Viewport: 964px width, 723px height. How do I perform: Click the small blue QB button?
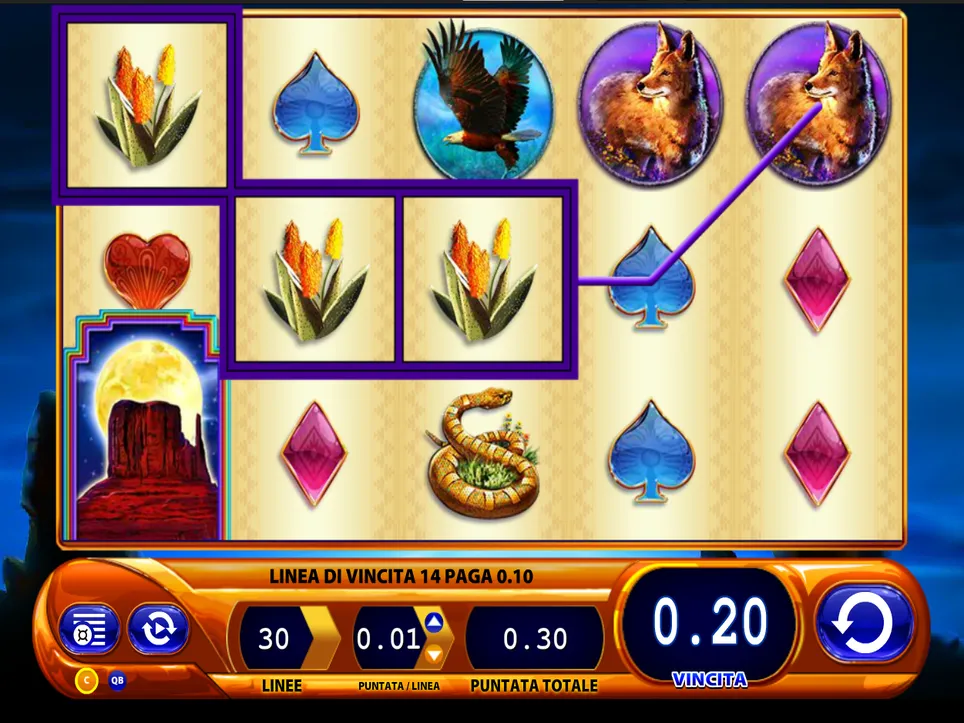(118, 681)
